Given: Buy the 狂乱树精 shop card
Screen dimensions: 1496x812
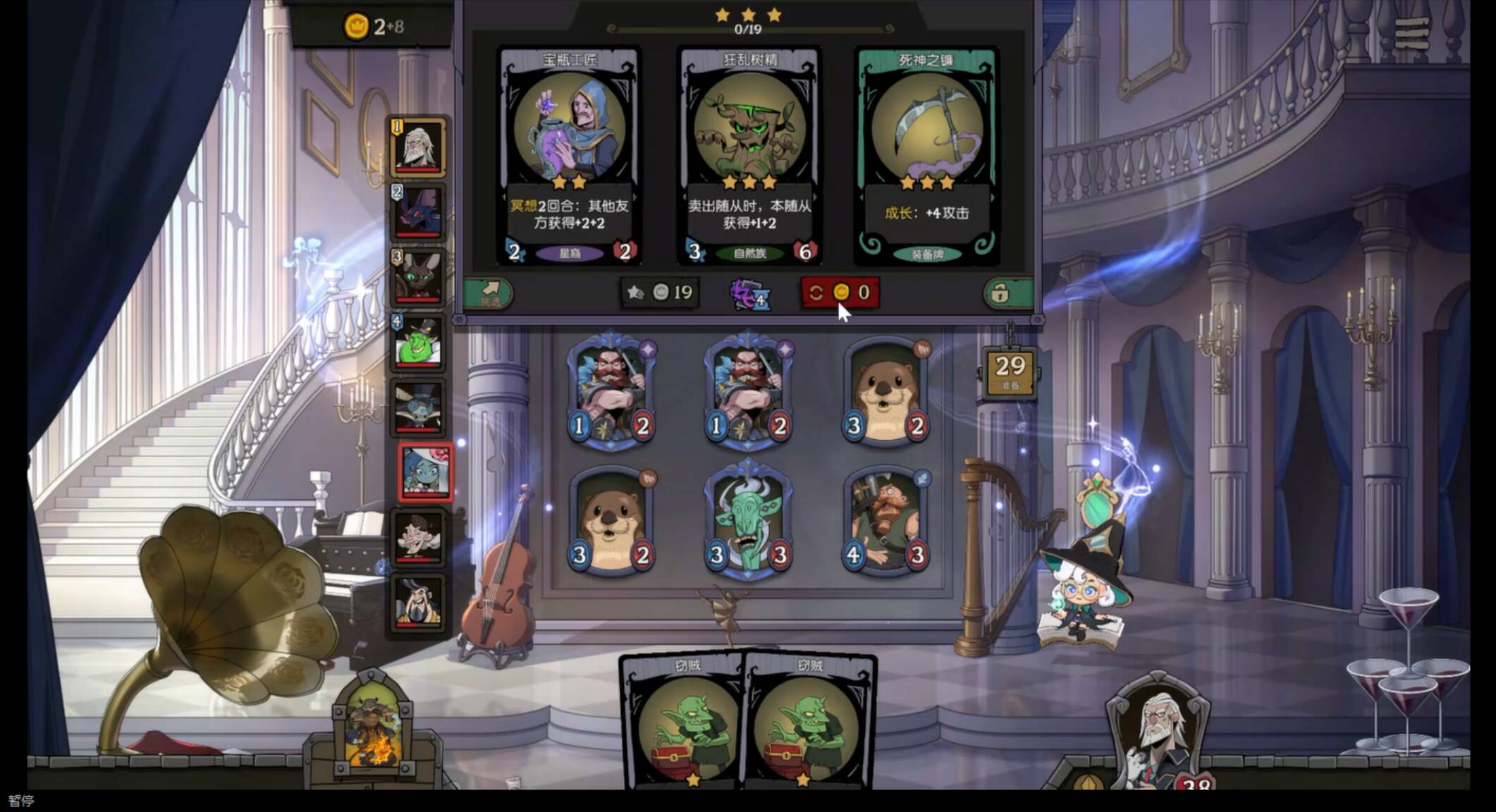Looking at the screenshot, I should point(749,155).
